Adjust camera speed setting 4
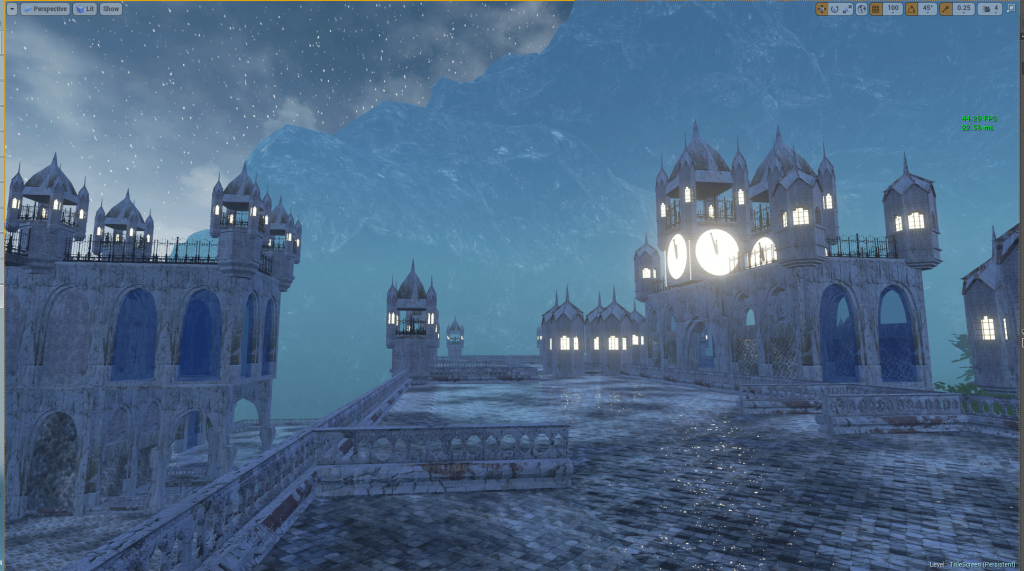 990,9
